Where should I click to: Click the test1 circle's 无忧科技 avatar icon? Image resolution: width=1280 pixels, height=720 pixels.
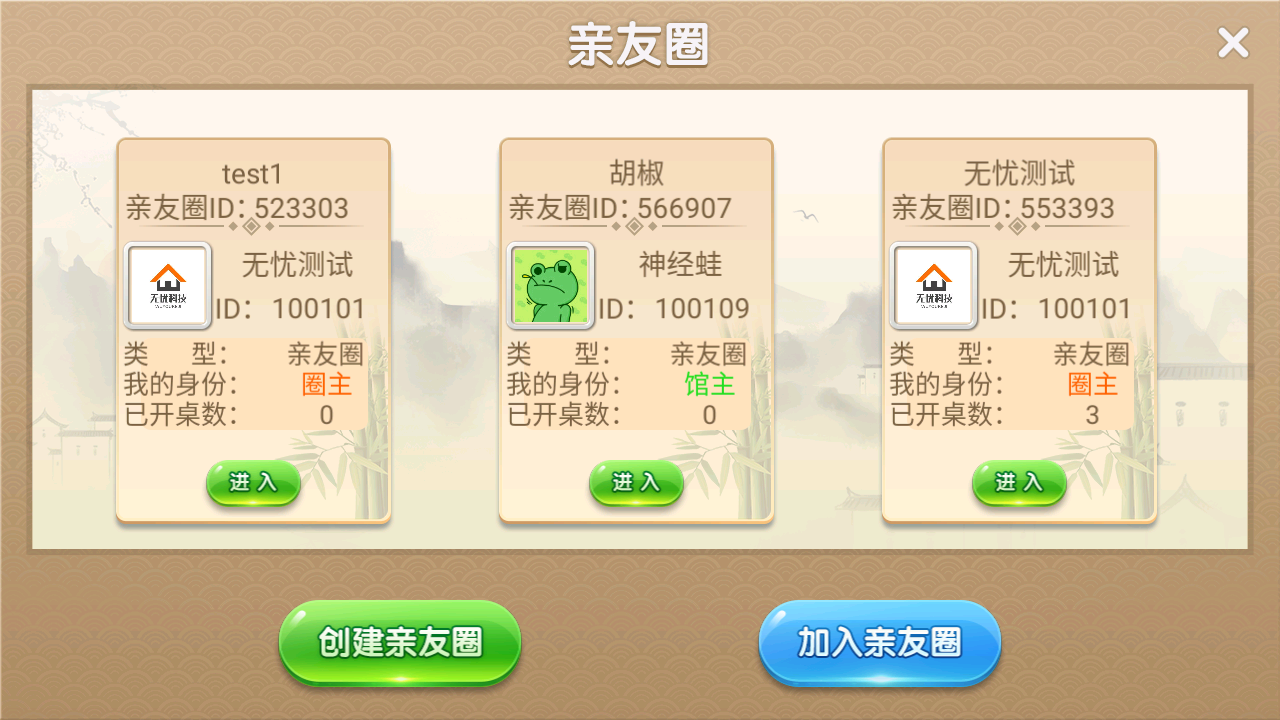point(167,286)
